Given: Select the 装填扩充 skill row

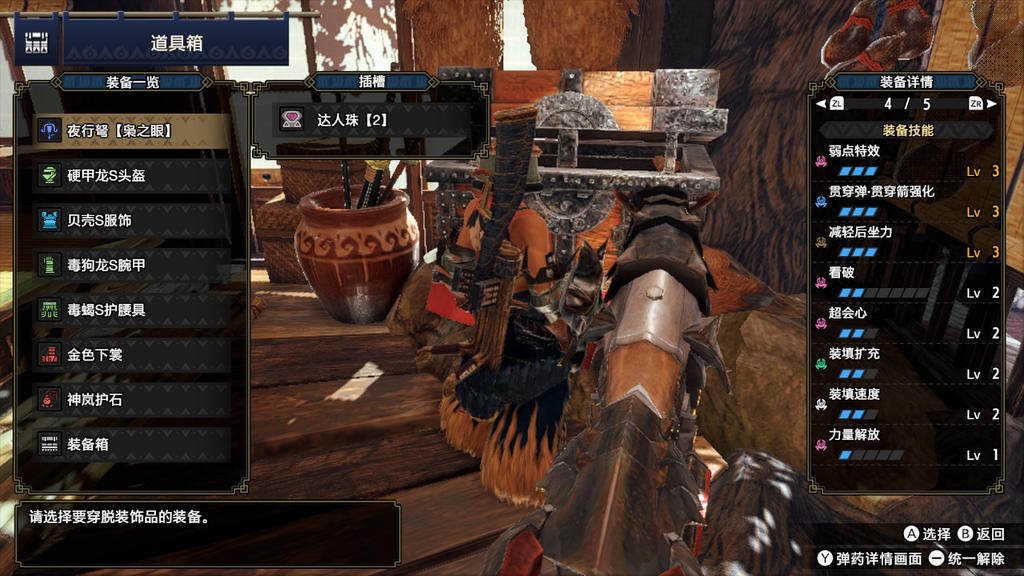Looking at the screenshot, I should [907, 364].
